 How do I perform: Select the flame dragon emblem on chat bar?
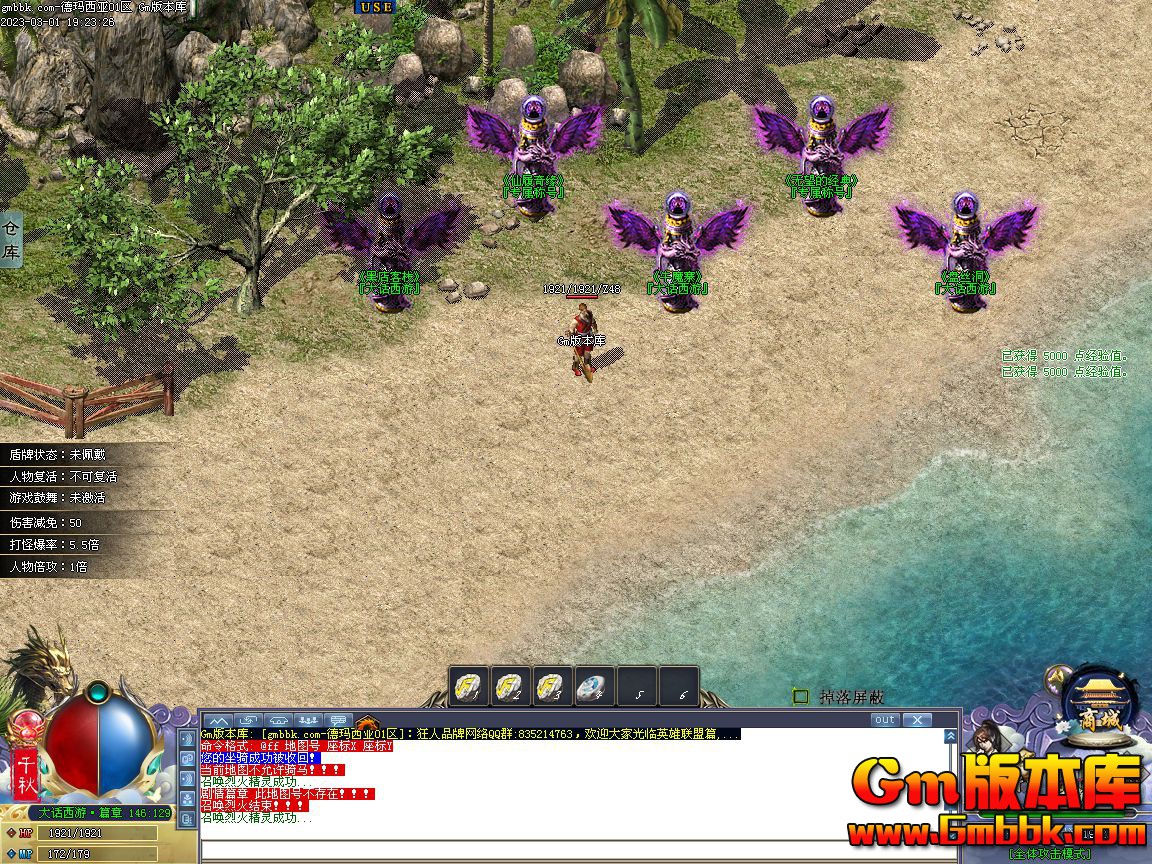tap(367, 721)
